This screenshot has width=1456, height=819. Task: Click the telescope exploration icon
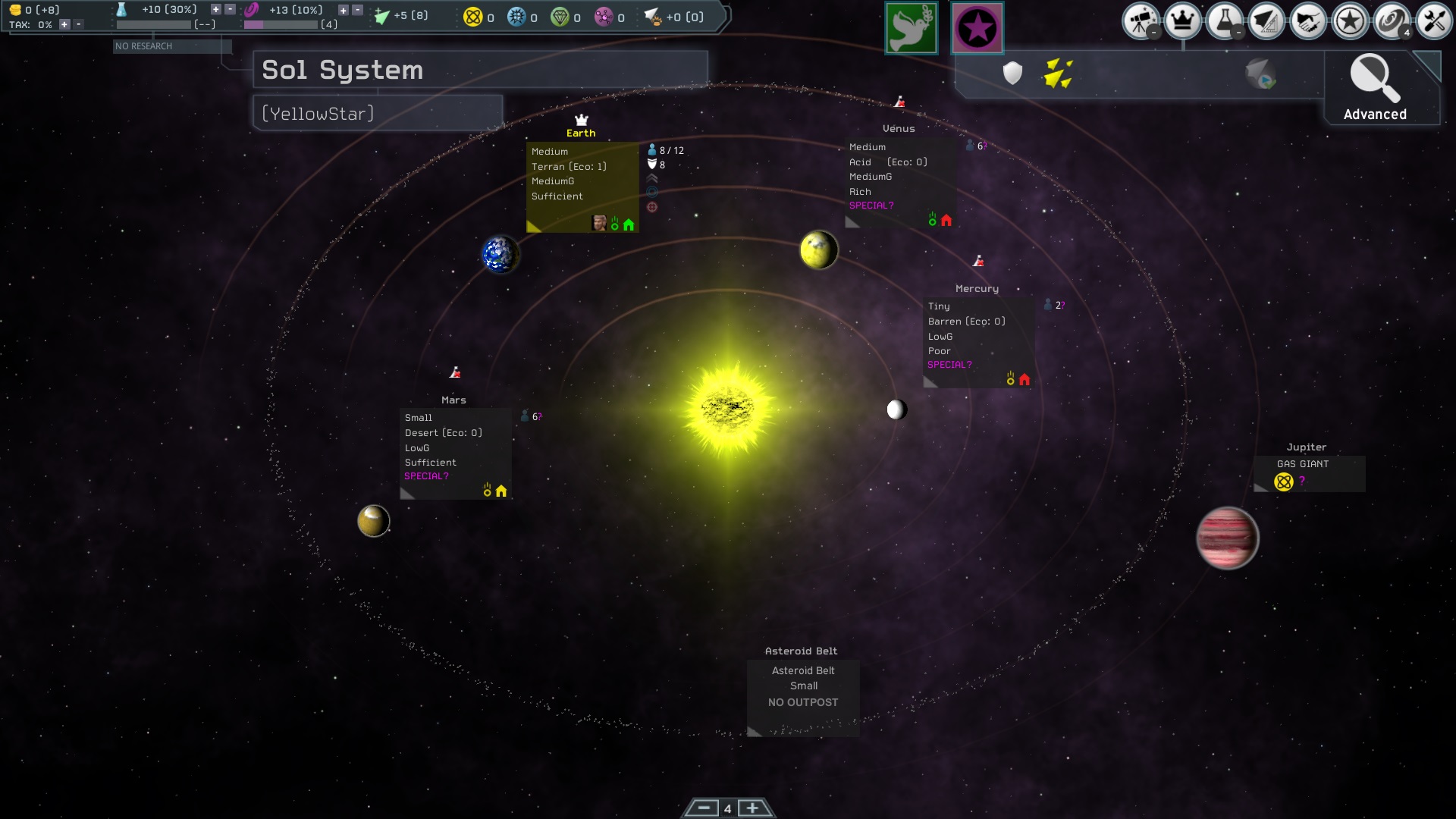1141,21
